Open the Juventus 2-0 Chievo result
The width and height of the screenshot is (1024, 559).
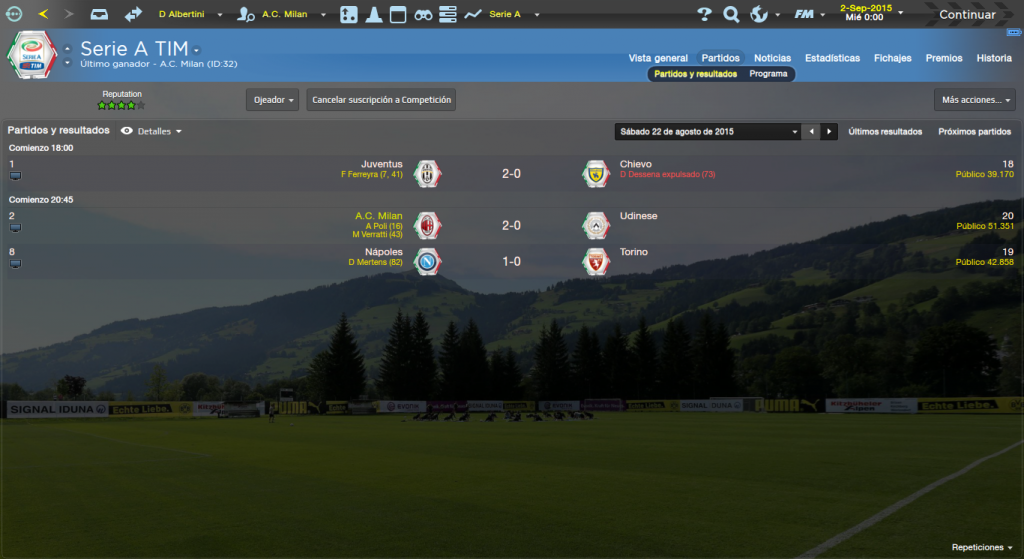pos(511,173)
